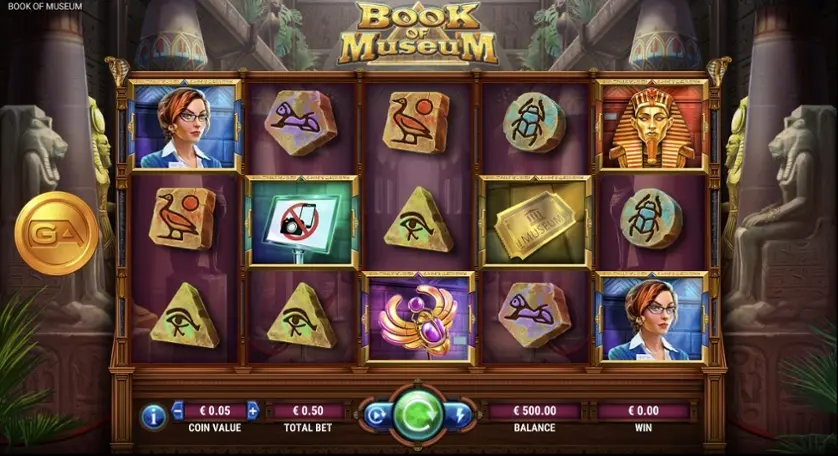Image resolution: width=838 pixels, height=456 pixels.
Task: Decrease the coin value with minus
Action: click(x=178, y=410)
